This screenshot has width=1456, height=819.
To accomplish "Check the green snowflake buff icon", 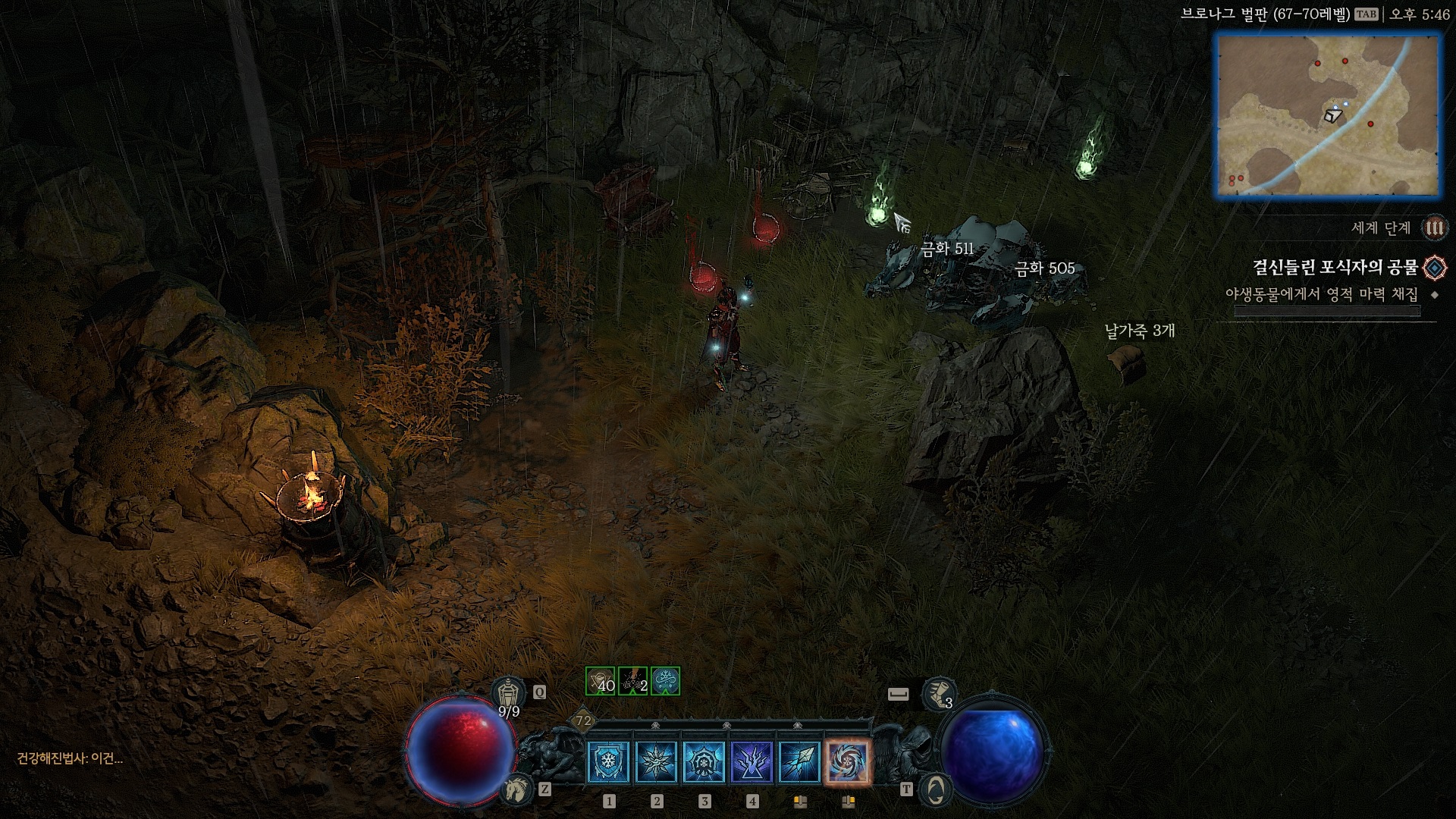I will click(665, 681).
